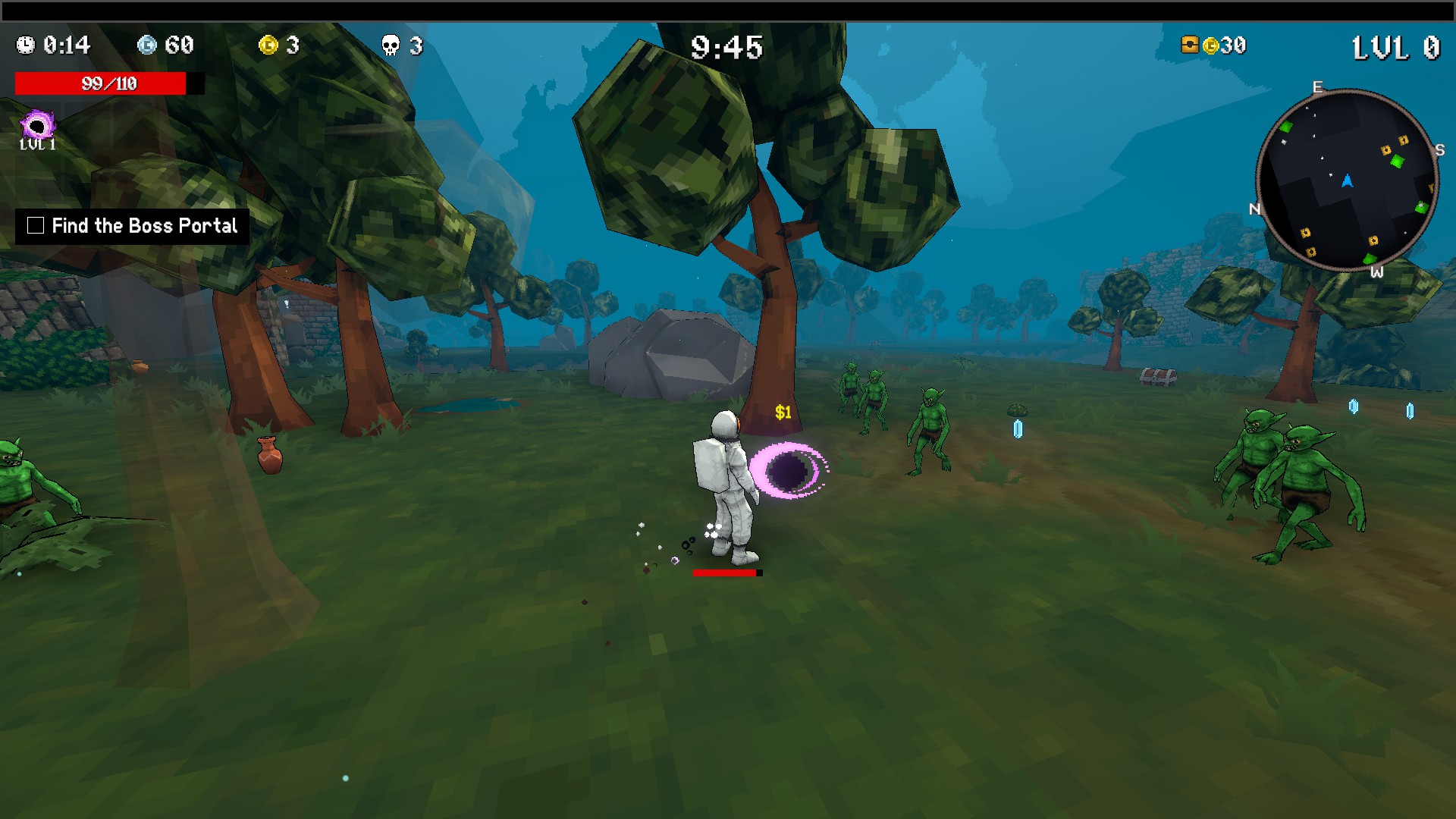Expand the Find the Boss Portal objective entry
This screenshot has width=1456, height=819.
point(144,225)
